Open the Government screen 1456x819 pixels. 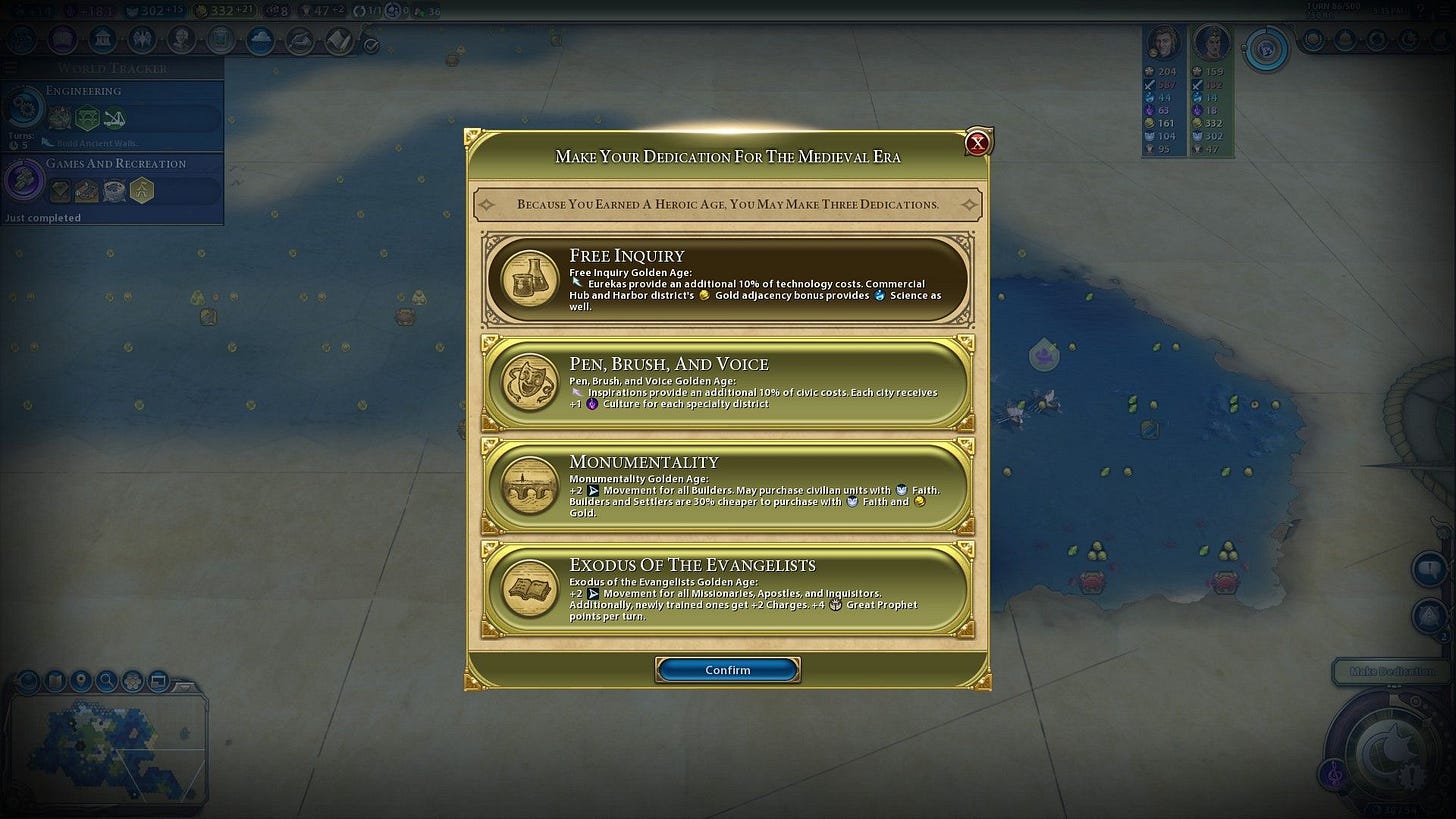103,39
